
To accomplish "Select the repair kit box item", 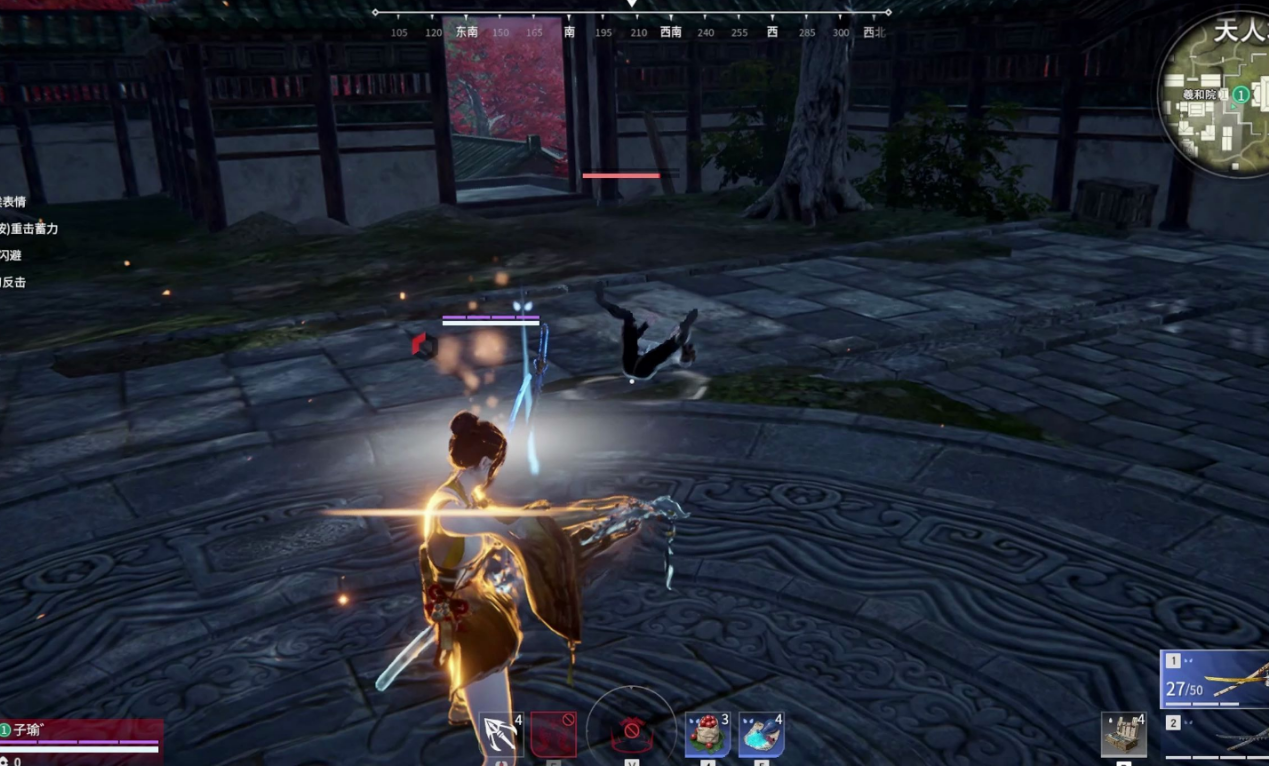I will click(1123, 735).
